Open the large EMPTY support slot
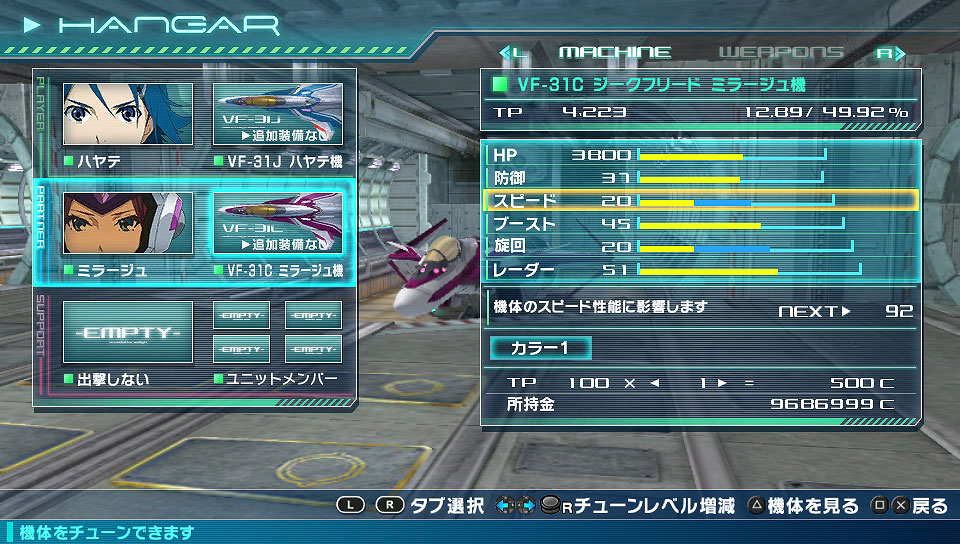This screenshot has height=544, width=960. [128, 332]
